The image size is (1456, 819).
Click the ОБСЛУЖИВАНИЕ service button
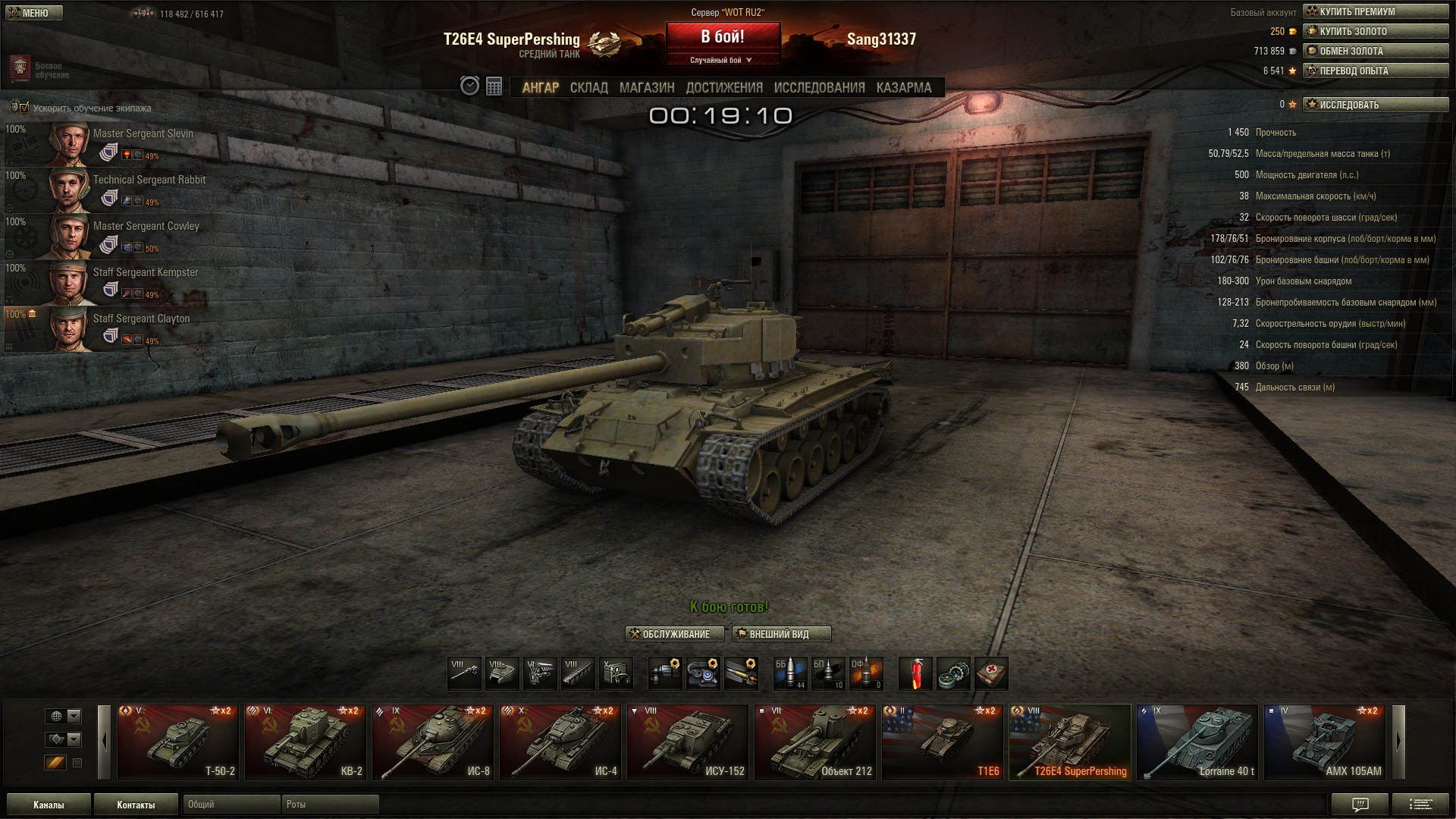coord(674,634)
